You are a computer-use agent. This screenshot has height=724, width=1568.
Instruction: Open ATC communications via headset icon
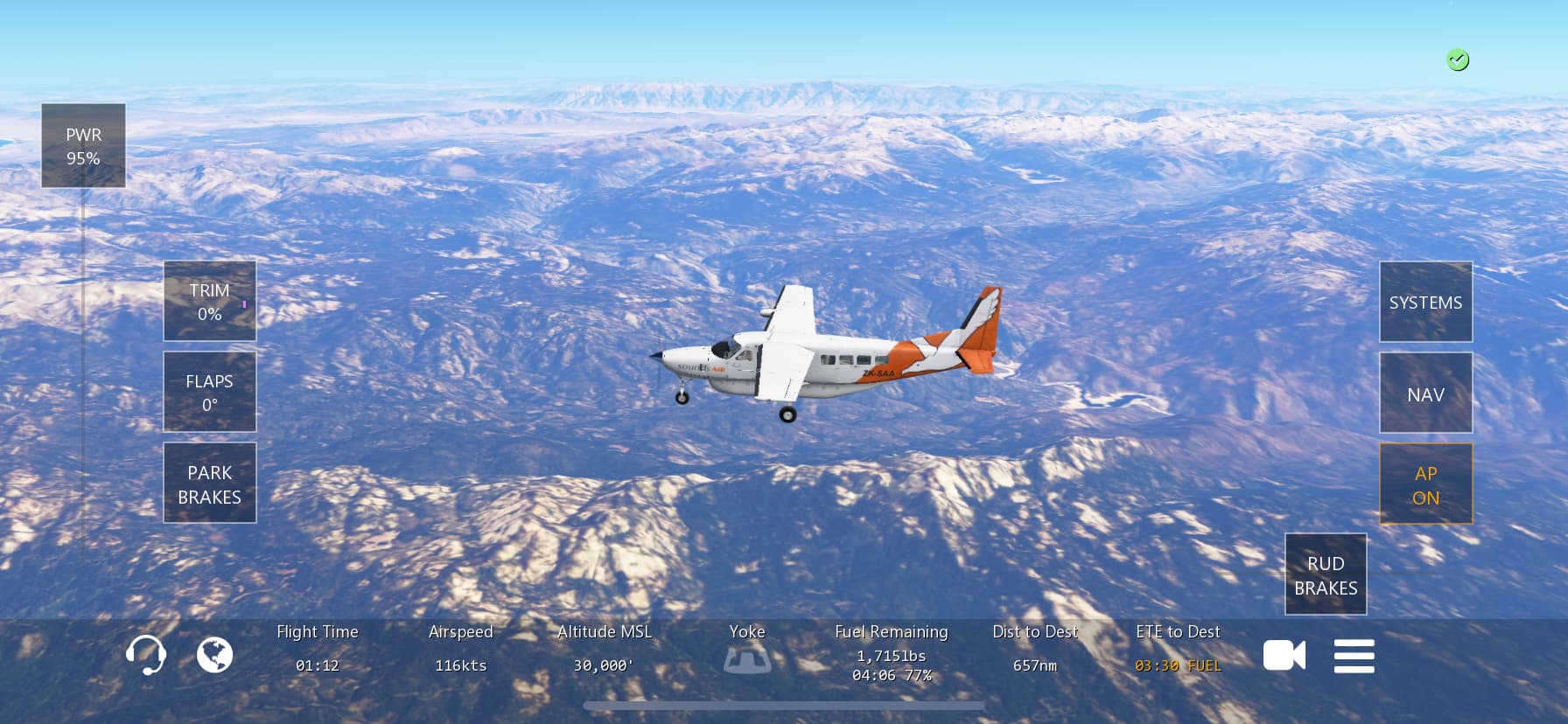tap(145, 655)
